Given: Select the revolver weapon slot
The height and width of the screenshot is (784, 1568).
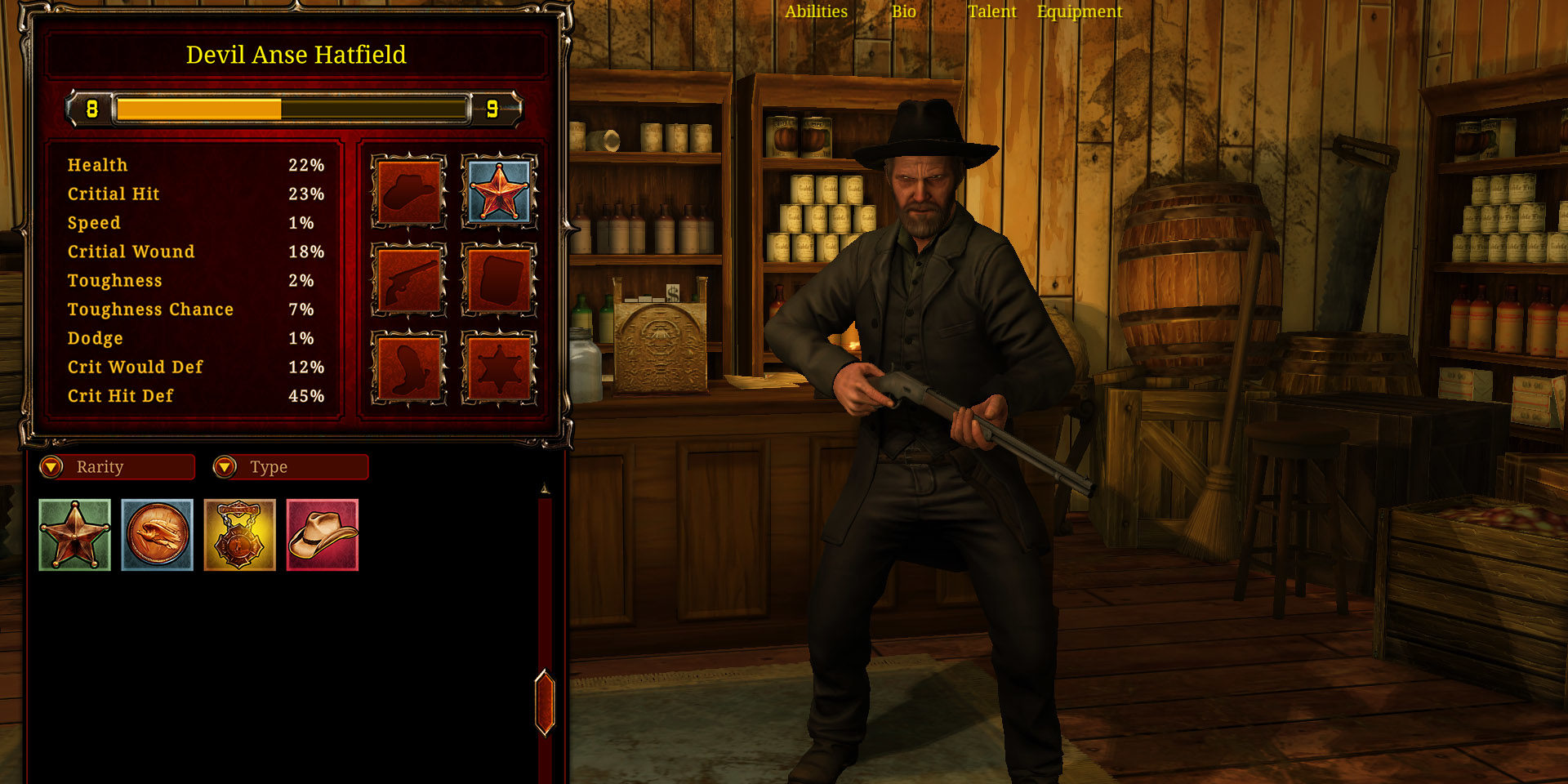Looking at the screenshot, I should (408, 280).
